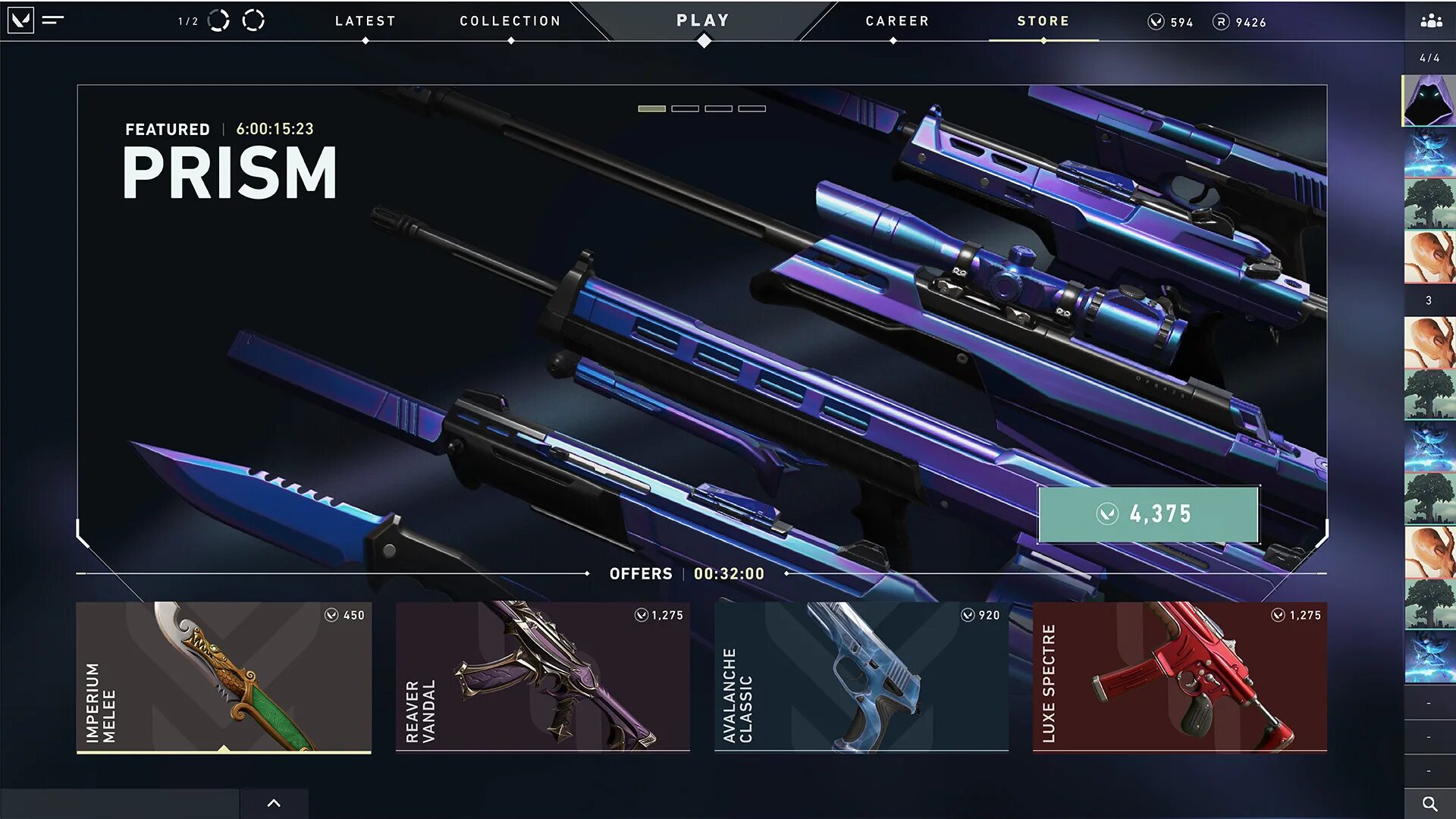Select the Imperium Melee offer
Image resolution: width=1456 pixels, height=819 pixels.
(x=224, y=676)
